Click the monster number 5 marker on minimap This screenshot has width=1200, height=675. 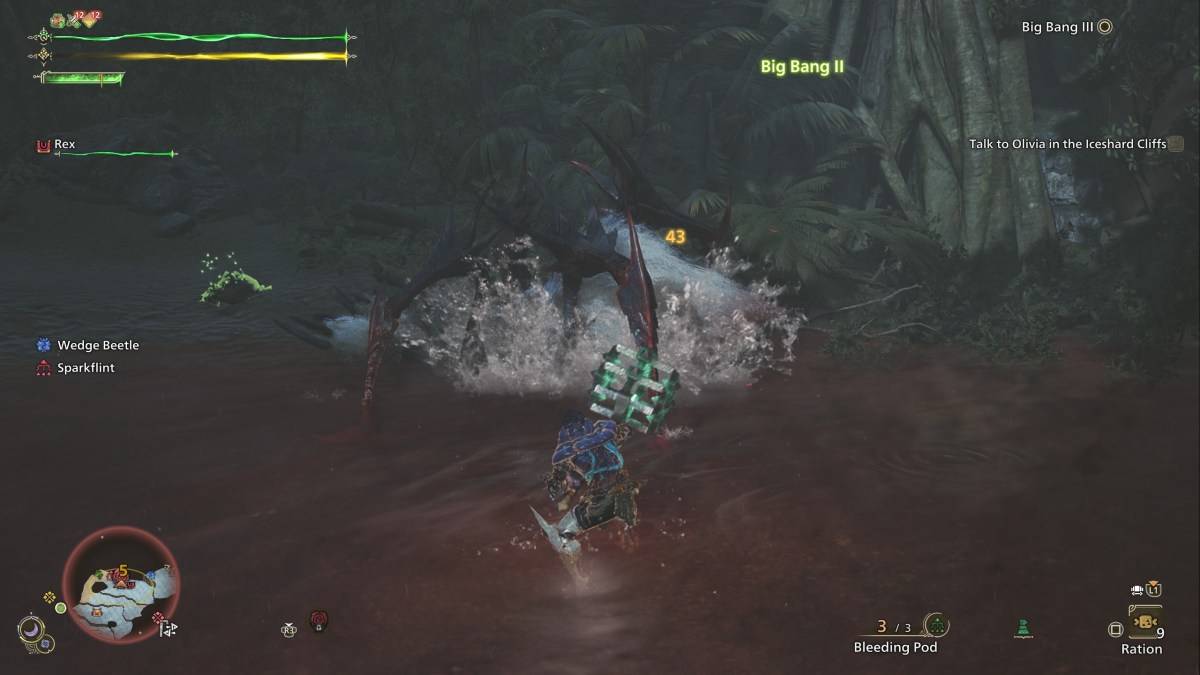point(123,573)
